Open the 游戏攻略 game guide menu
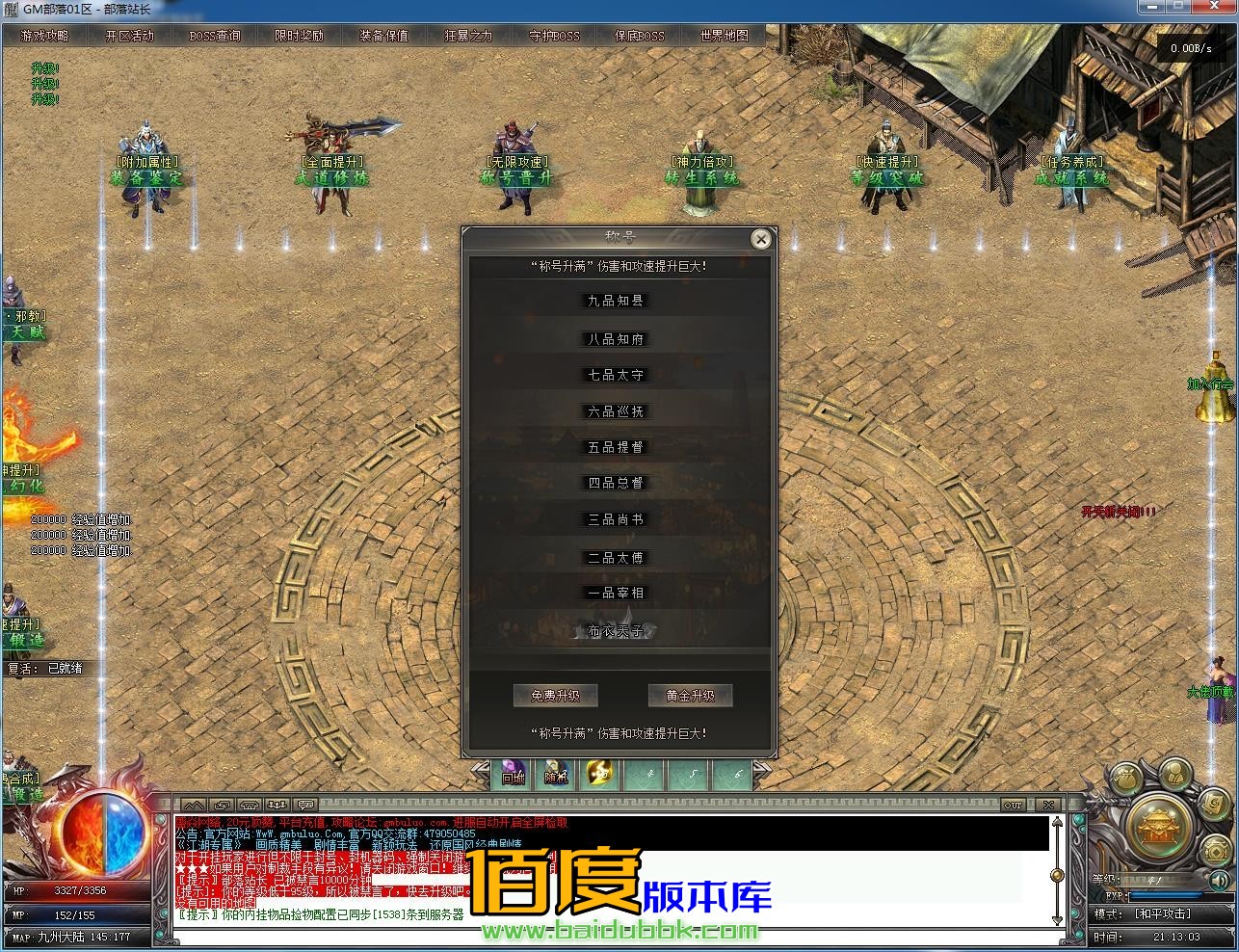 pyautogui.click(x=44, y=36)
